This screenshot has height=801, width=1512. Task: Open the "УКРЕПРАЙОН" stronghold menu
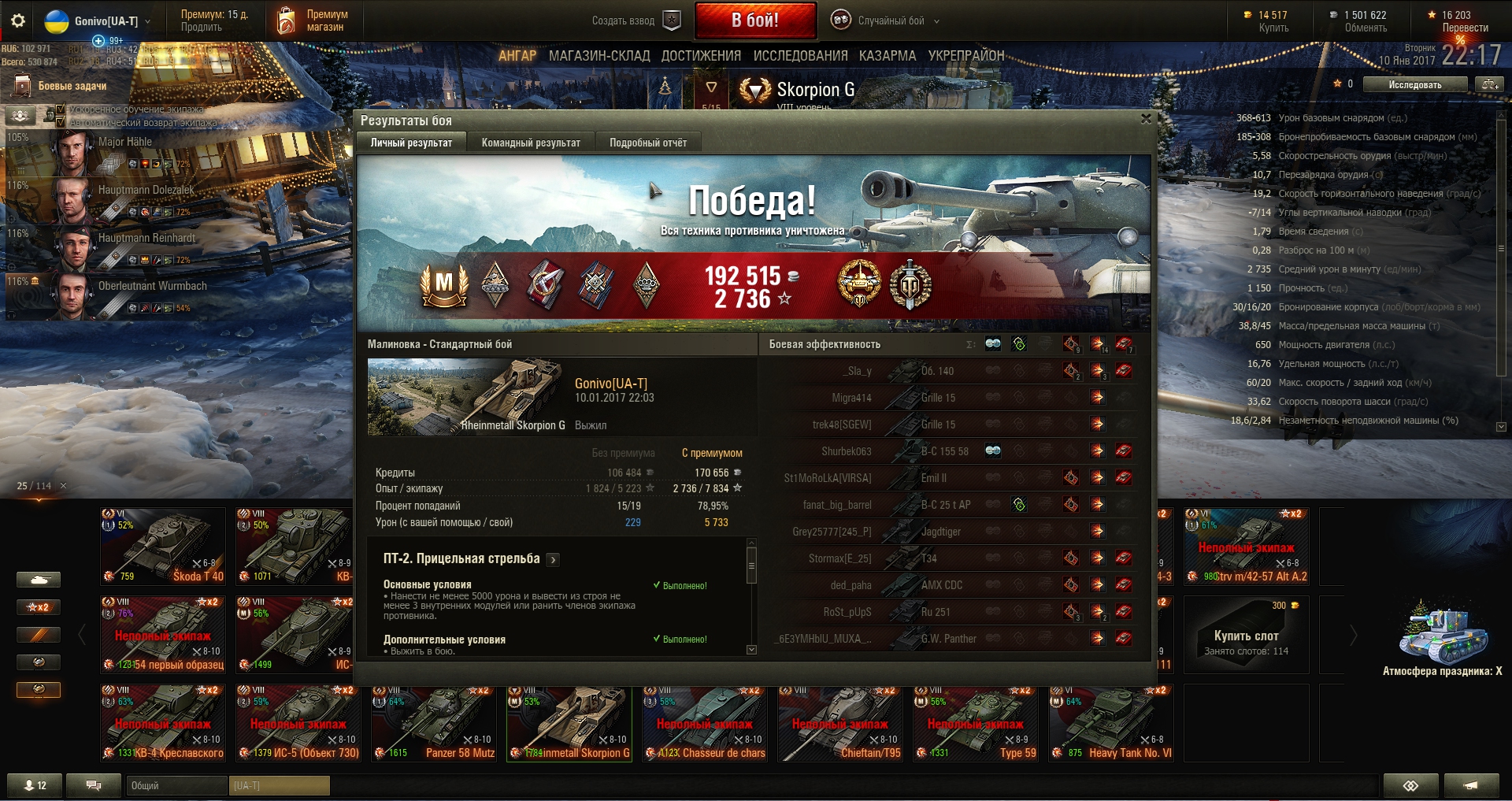pos(965,56)
